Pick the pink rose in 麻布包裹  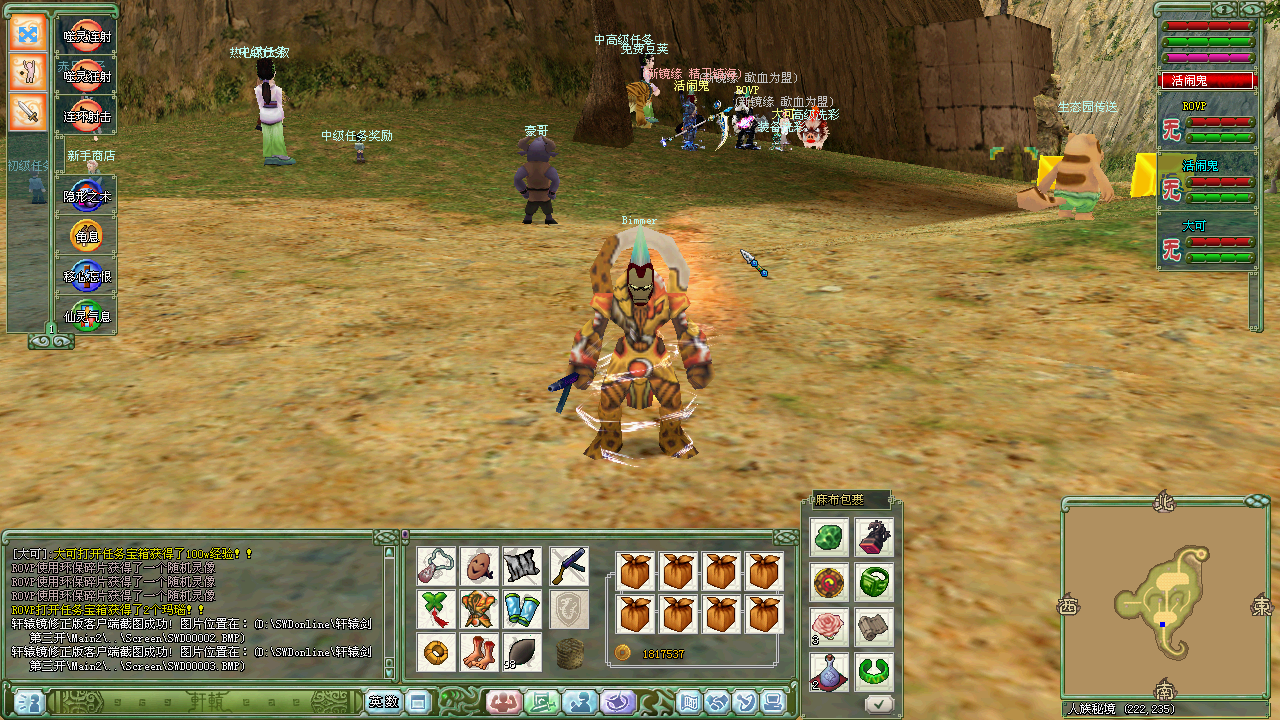tap(829, 626)
